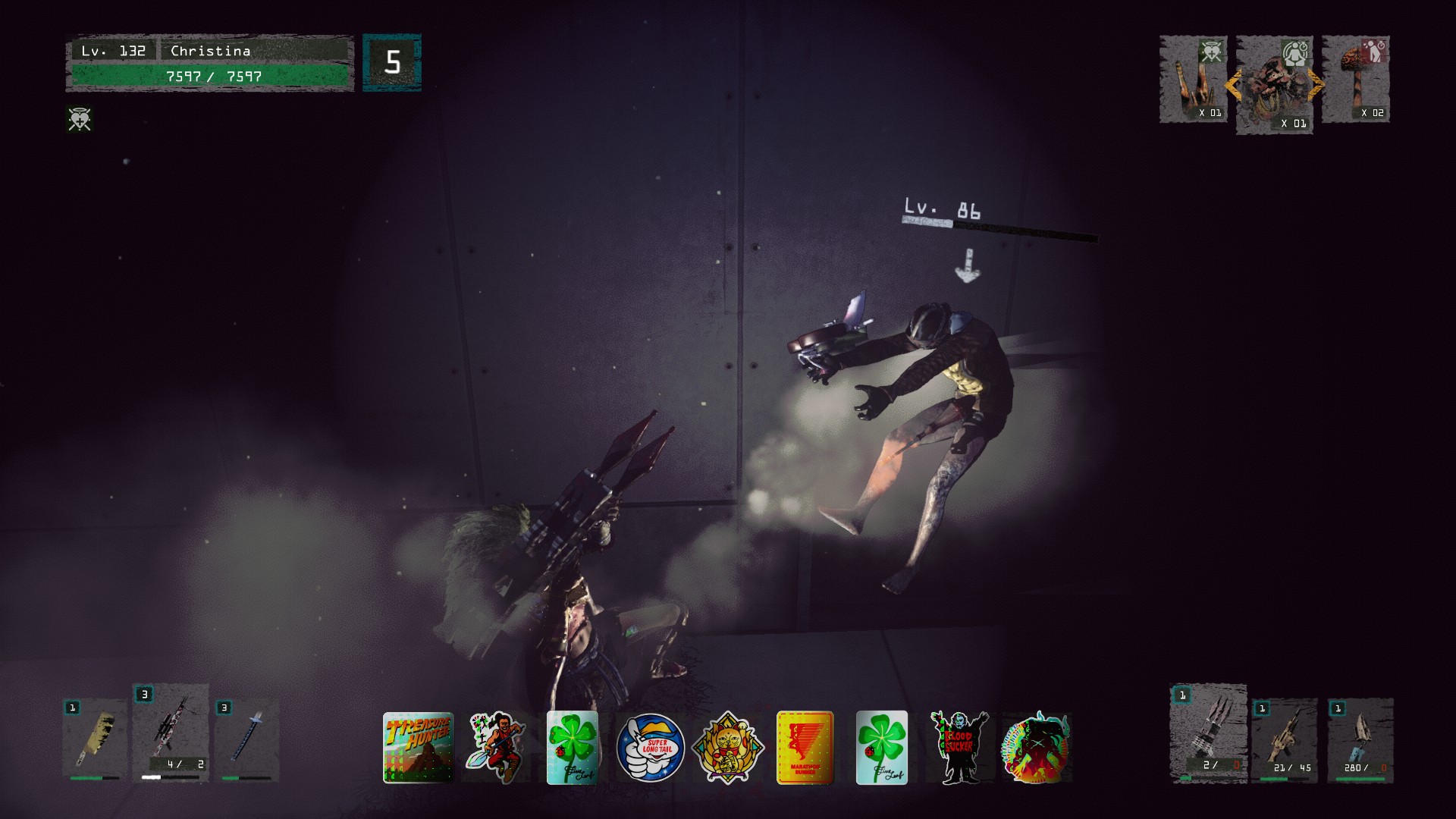This screenshot has width=1456, height=819.
Task: Choose the Blood Sucker decal
Action: pyautogui.click(x=959, y=748)
